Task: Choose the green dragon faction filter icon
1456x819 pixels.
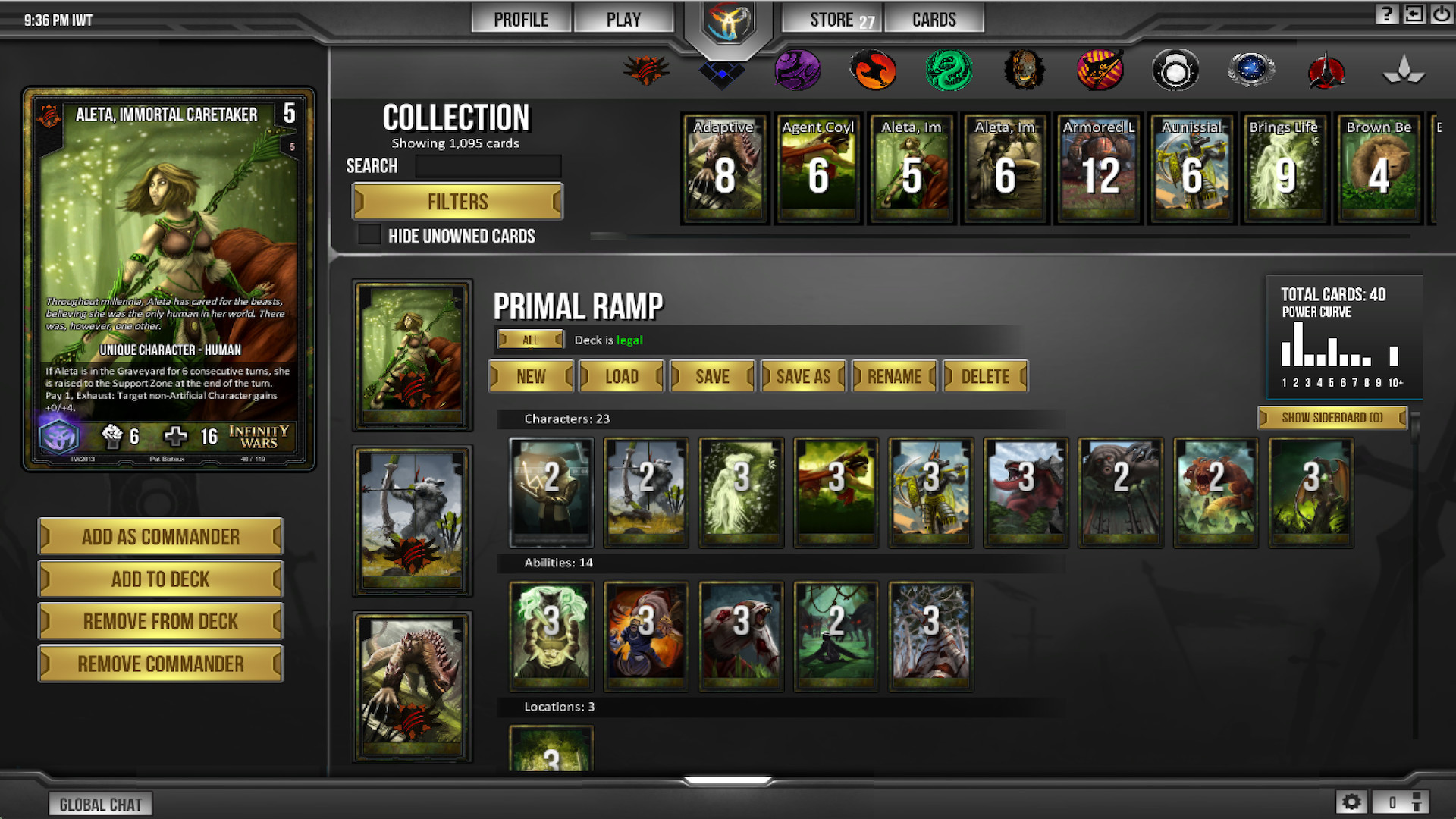Action: [x=949, y=70]
